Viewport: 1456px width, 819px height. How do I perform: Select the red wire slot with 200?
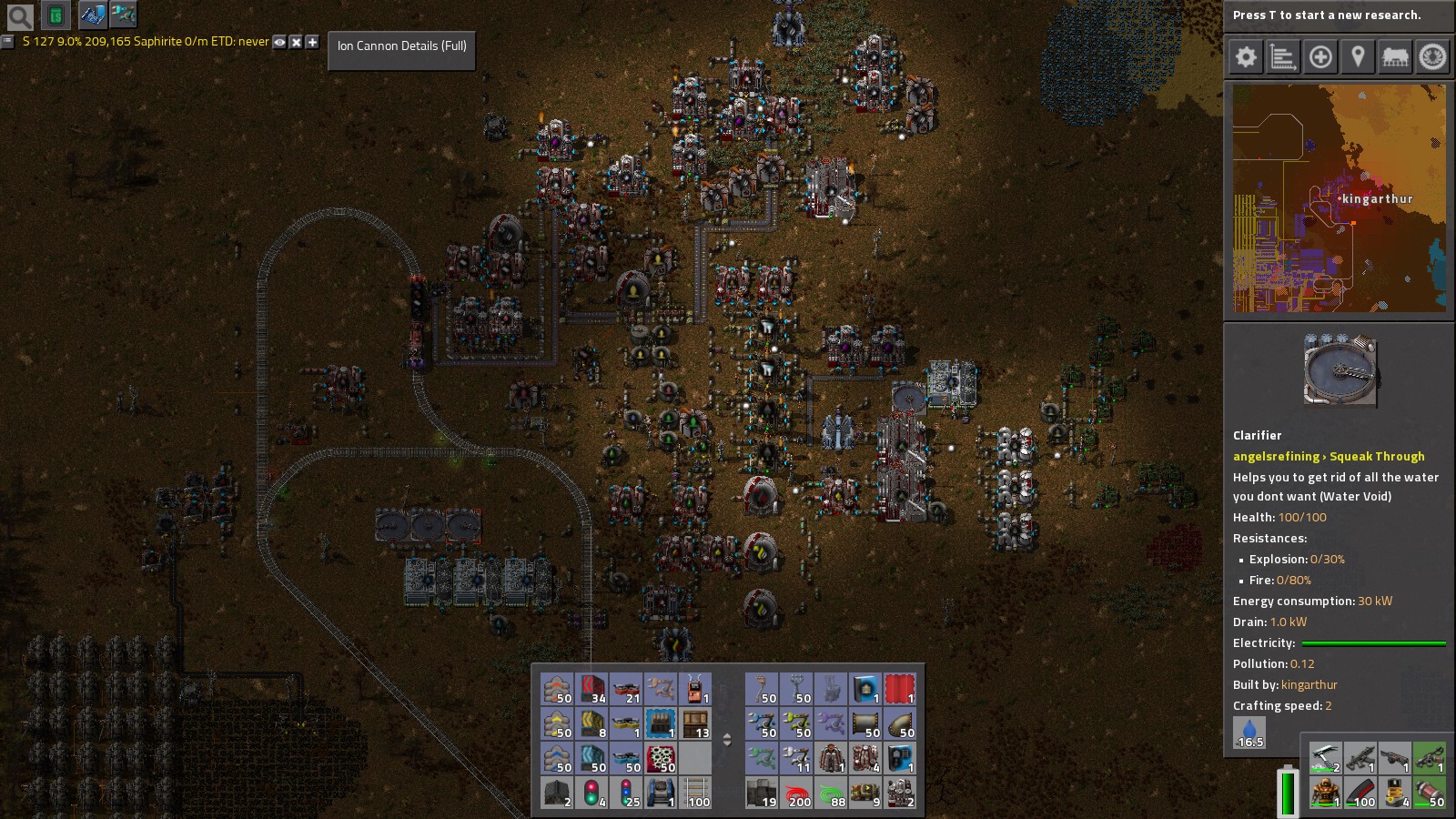[796, 793]
